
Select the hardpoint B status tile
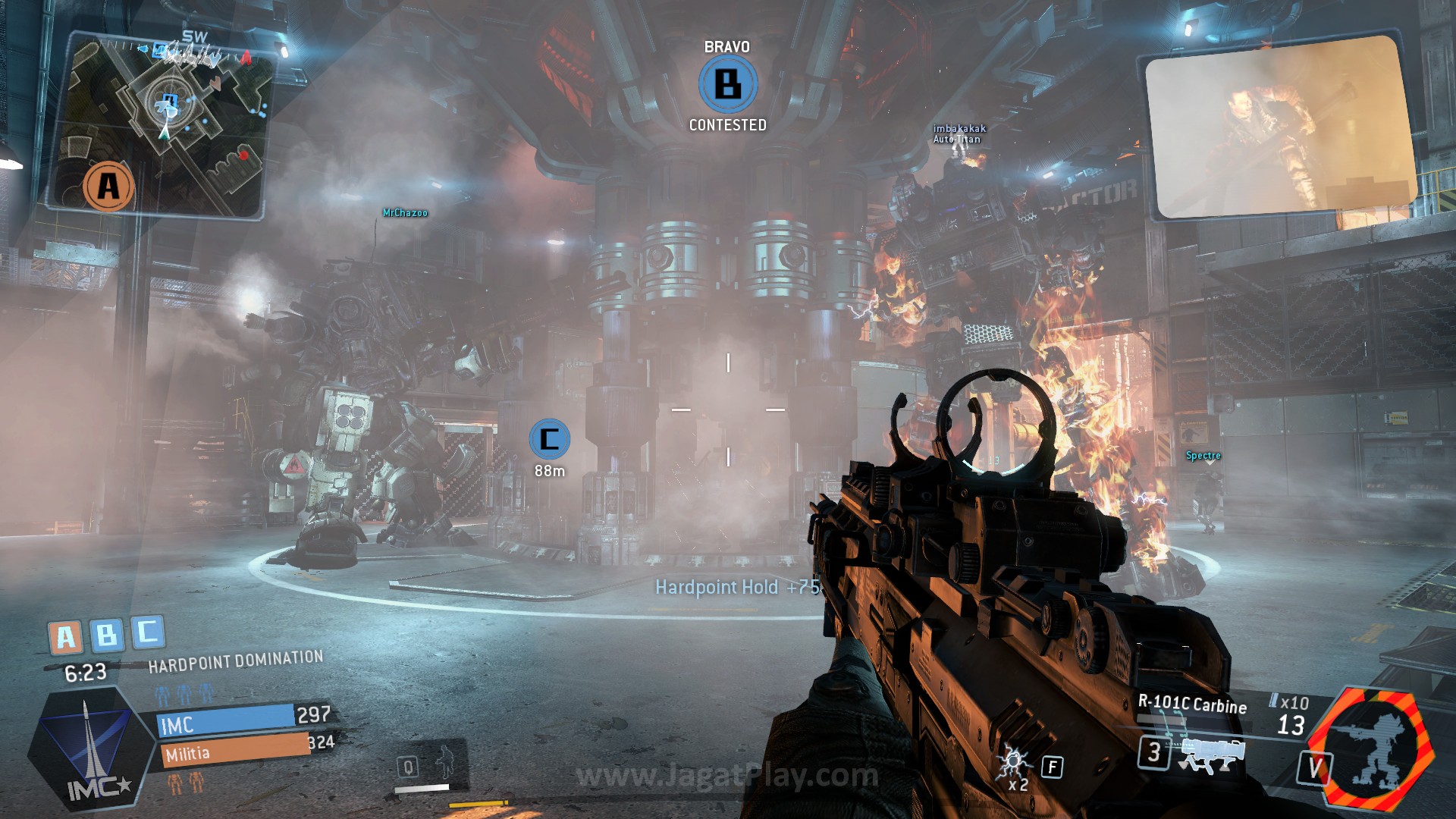tap(107, 634)
